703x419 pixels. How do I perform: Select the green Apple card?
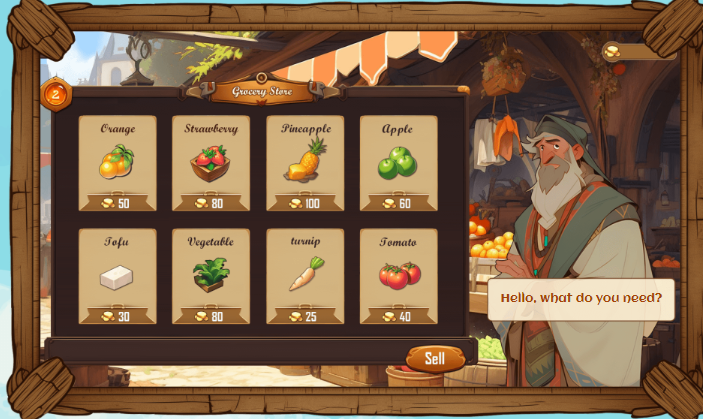click(398, 163)
